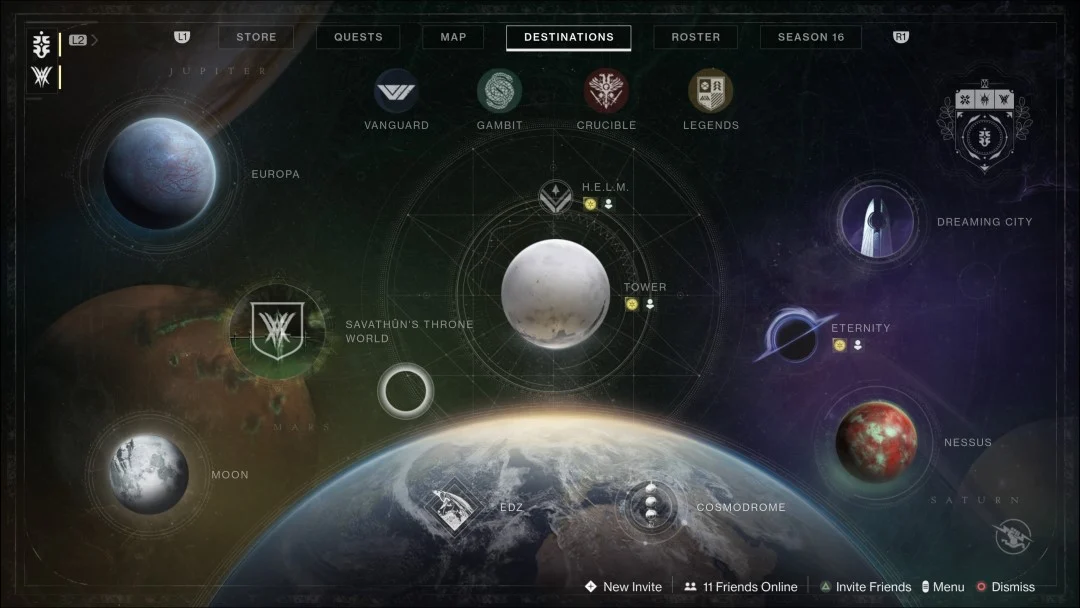This screenshot has height=608, width=1080.
Task: Choose the Gambit activity icon
Action: click(499, 91)
